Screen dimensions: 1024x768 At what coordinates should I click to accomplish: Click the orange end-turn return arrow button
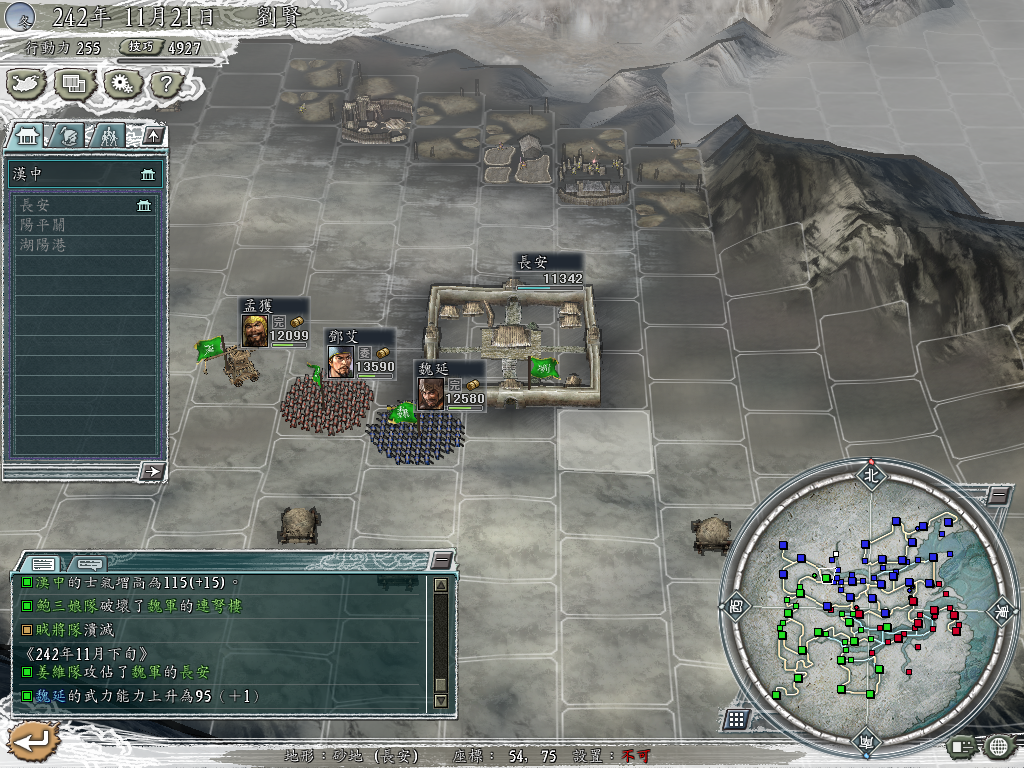pos(33,742)
